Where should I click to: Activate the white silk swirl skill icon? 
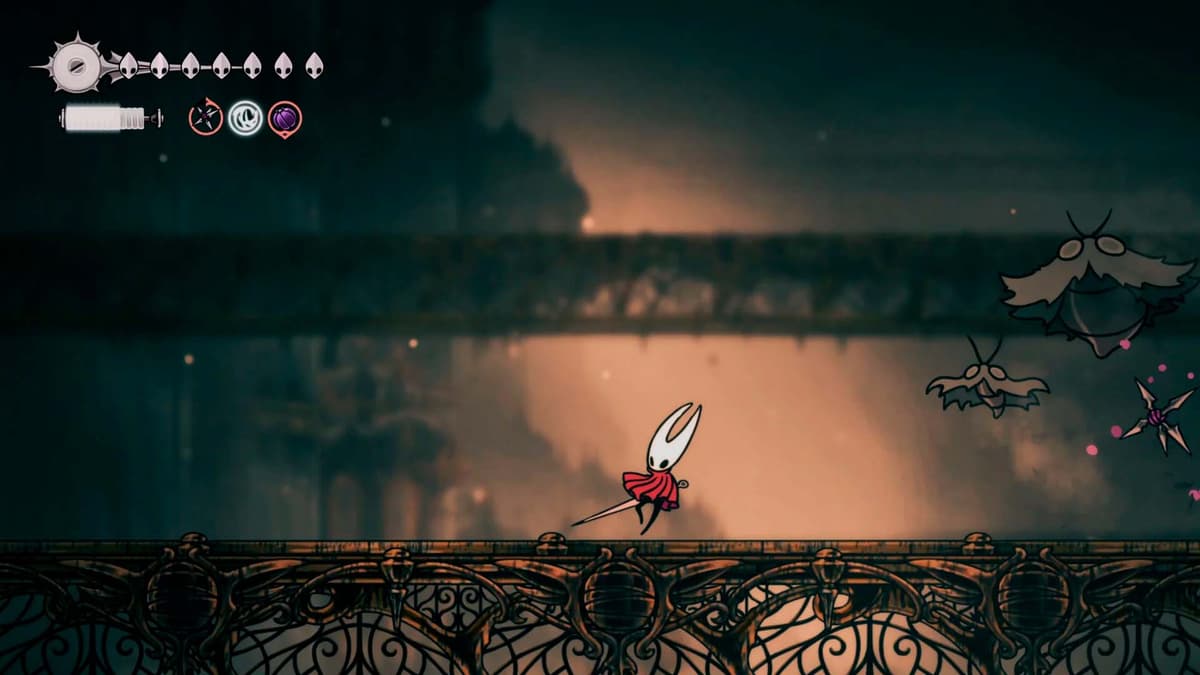(x=245, y=118)
